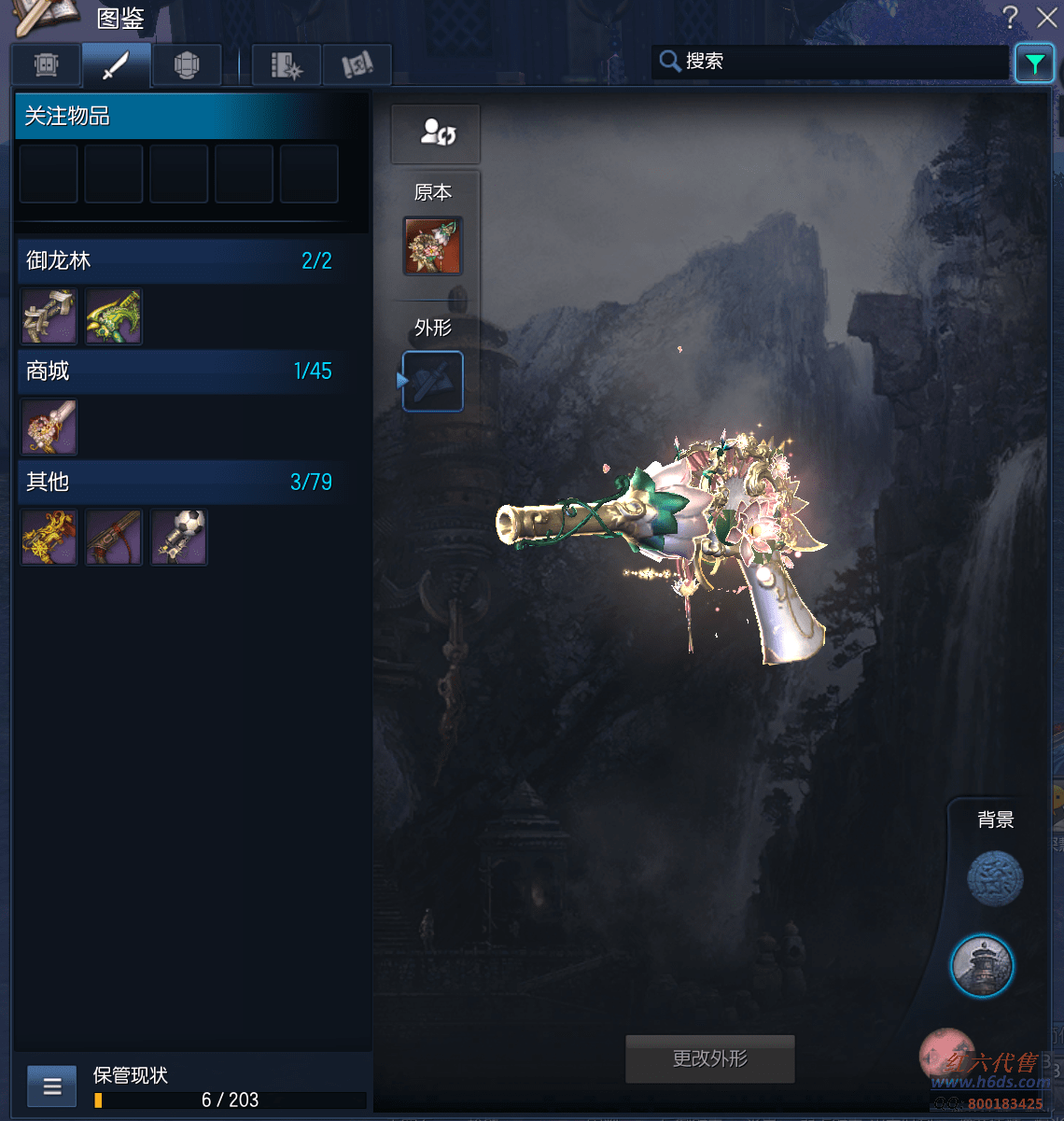Select the soccer ball weapon skin
This screenshot has height=1121, width=1064.
pos(179,538)
